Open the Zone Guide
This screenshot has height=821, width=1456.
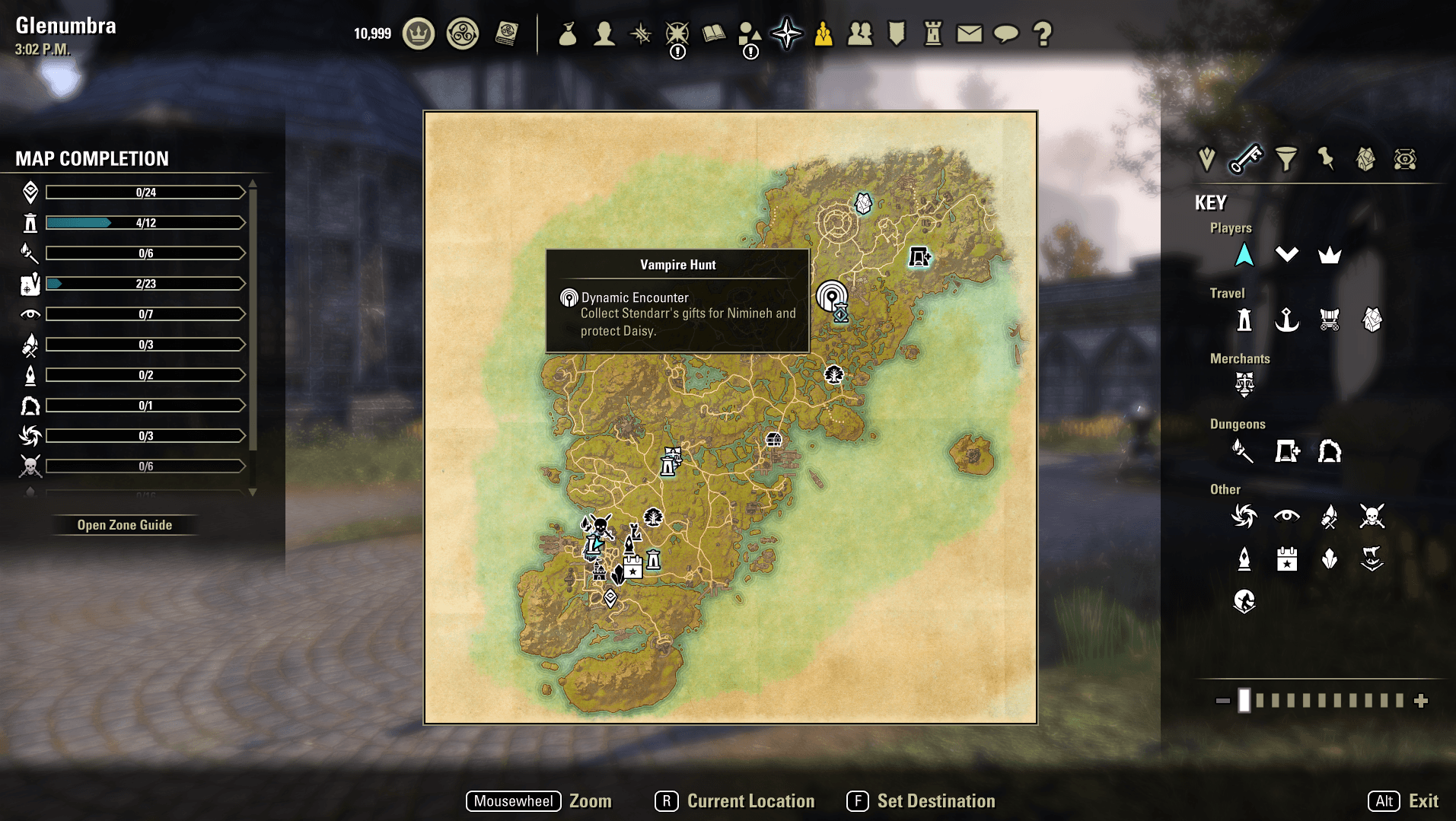[125, 525]
